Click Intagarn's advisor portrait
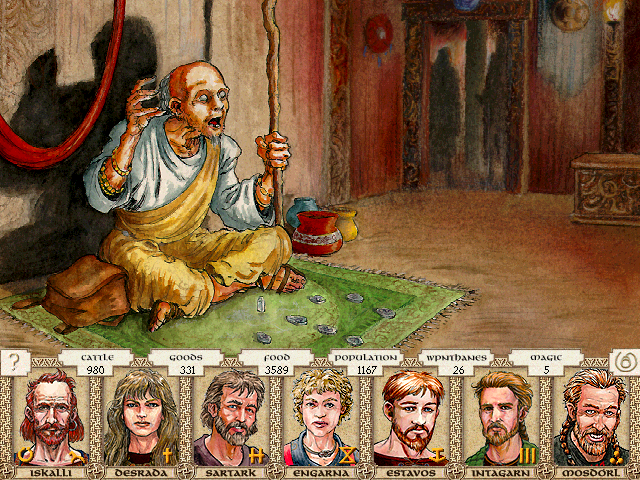 (502, 417)
